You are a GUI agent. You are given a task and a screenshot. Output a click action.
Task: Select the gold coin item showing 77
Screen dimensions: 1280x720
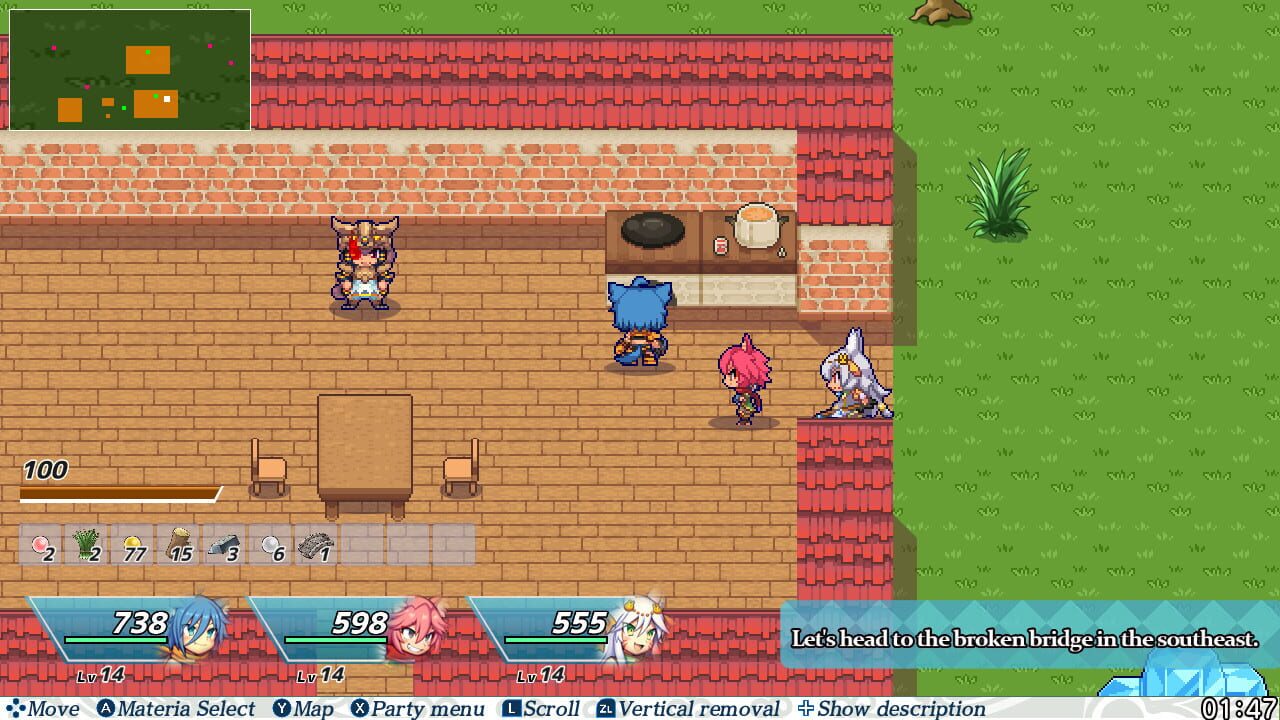134,548
